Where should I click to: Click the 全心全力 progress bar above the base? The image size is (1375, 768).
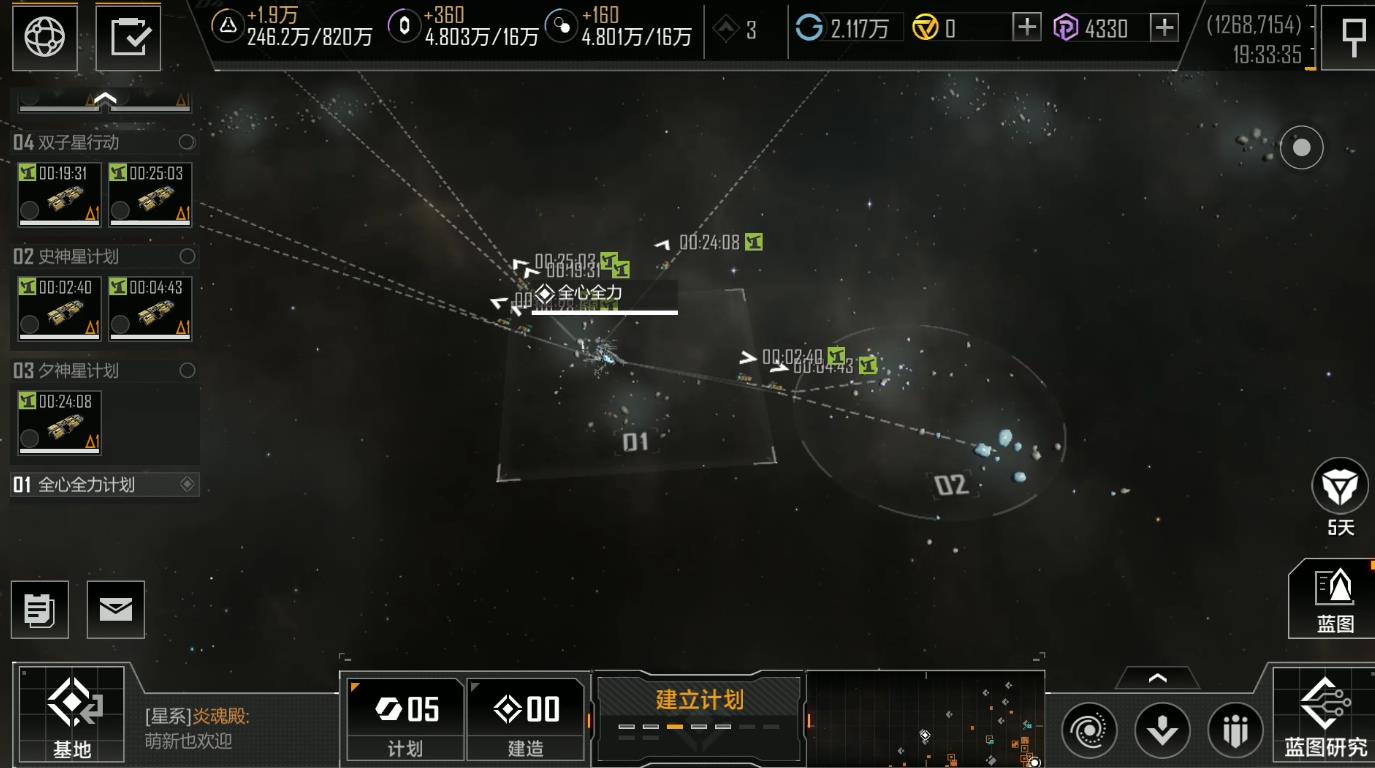click(x=604, y=312)
